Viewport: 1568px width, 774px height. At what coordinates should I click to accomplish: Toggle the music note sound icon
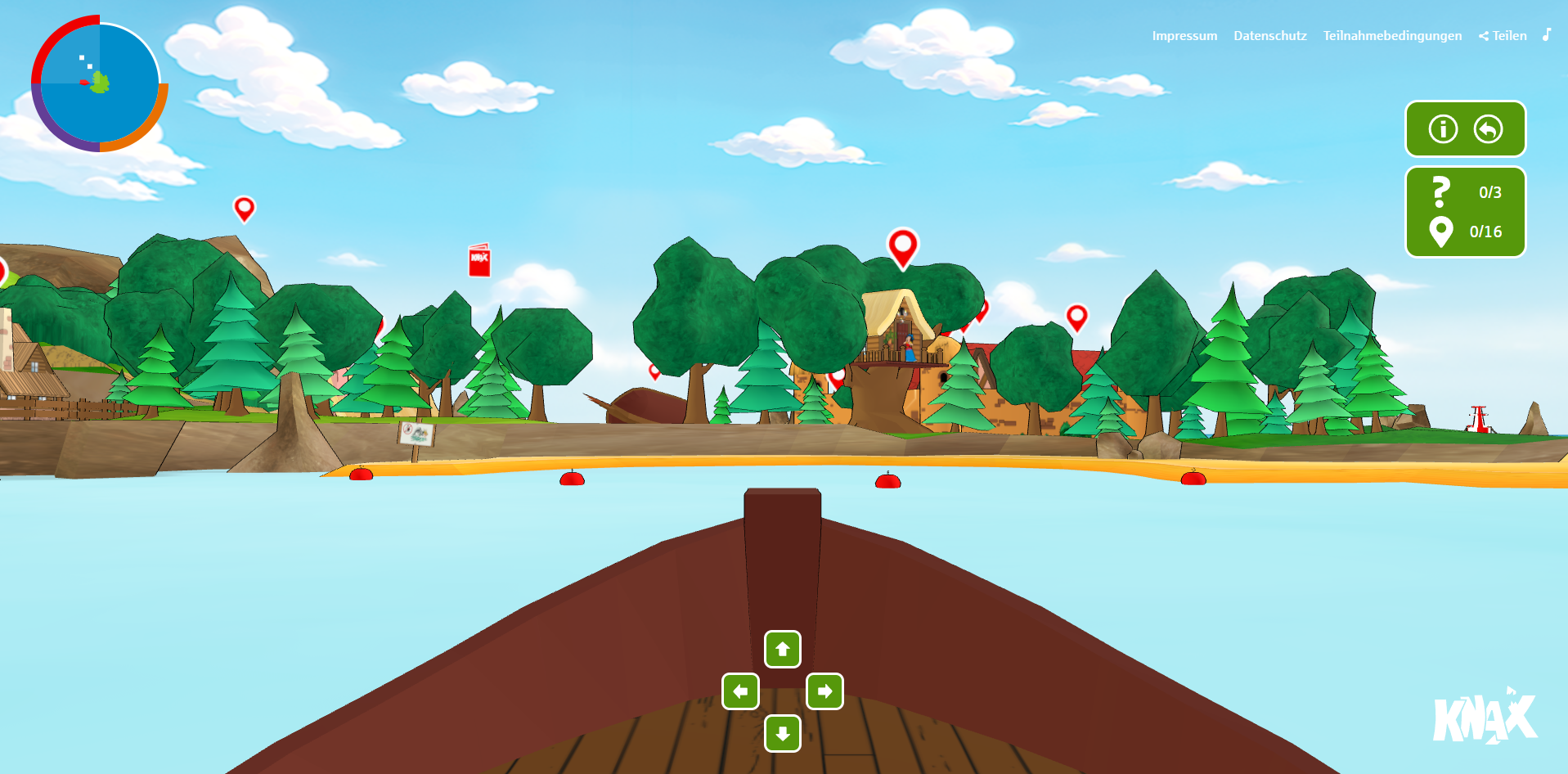pos(1546,34)
